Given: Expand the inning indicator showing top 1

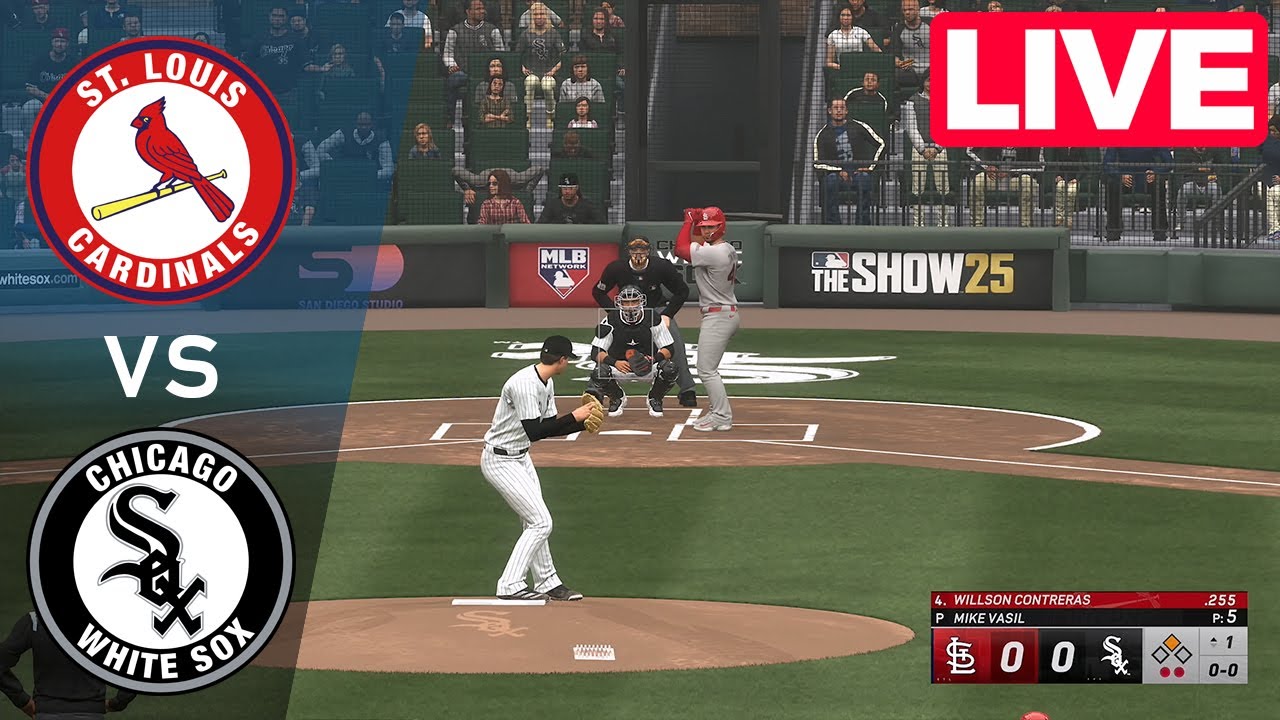Looking at the screenshot, I should tap(1222, 641).
